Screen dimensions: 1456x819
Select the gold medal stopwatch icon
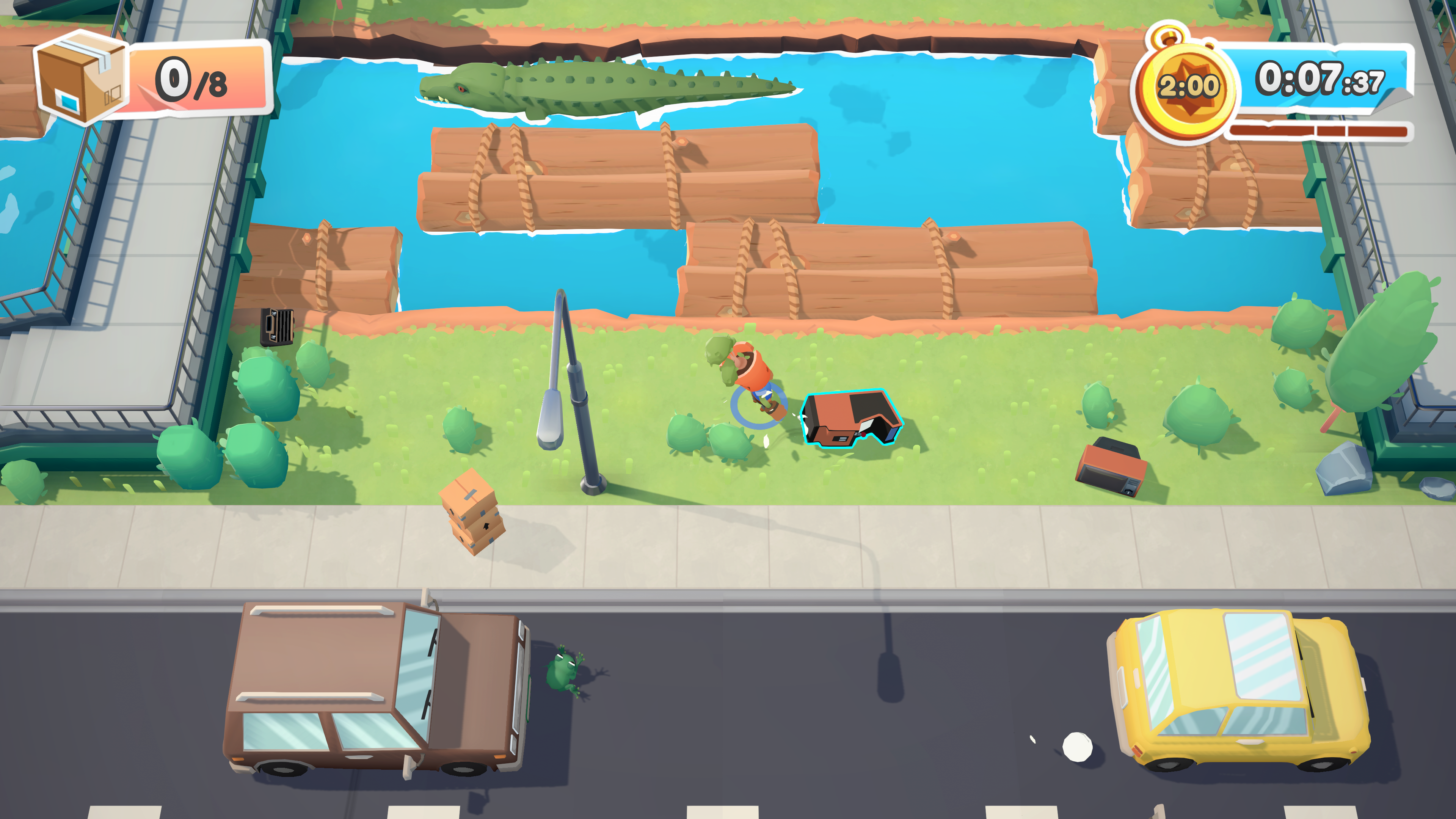point(1187,86)
